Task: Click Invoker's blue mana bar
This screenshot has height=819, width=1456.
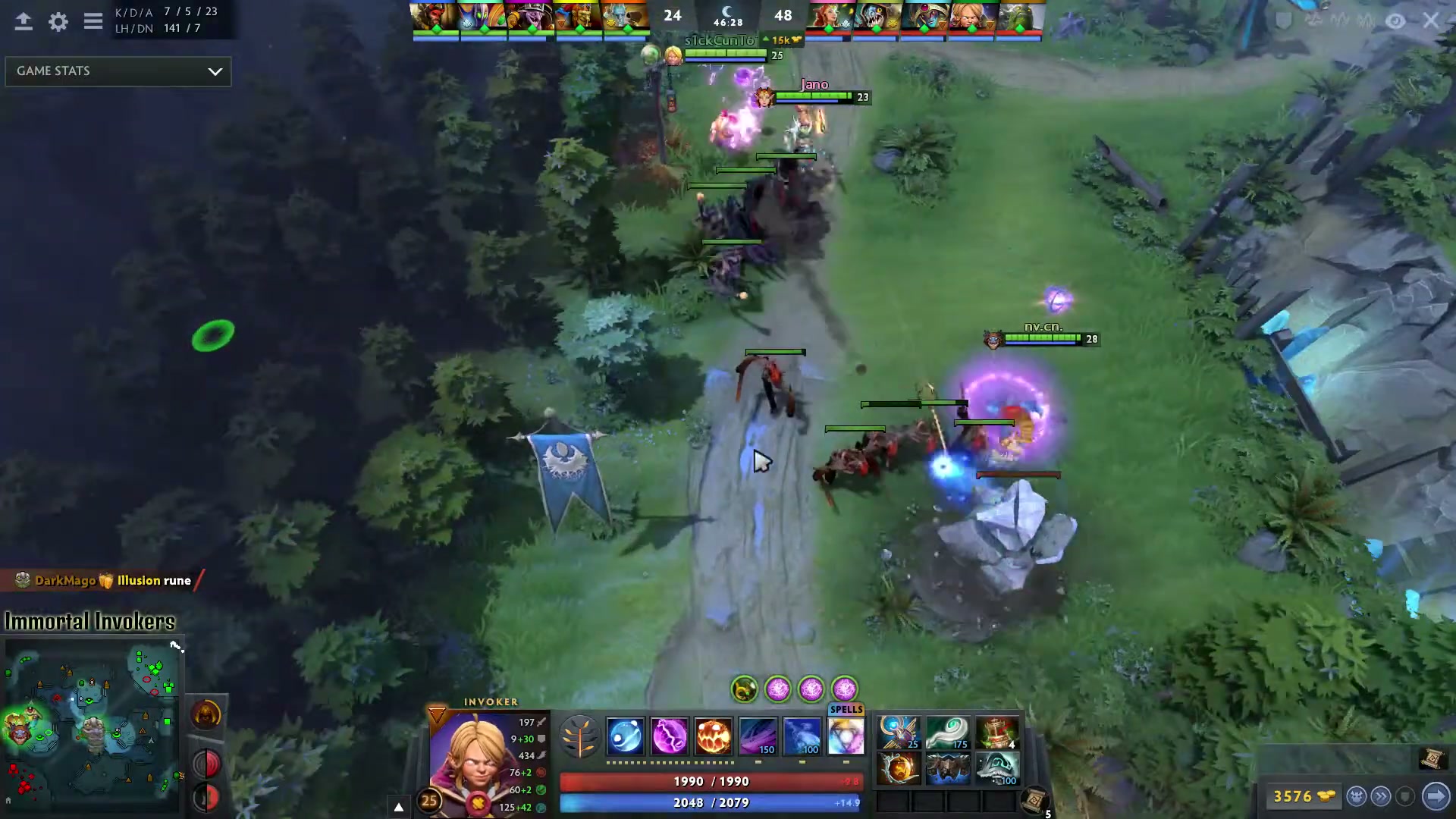Action: click(x=711, y=802)
